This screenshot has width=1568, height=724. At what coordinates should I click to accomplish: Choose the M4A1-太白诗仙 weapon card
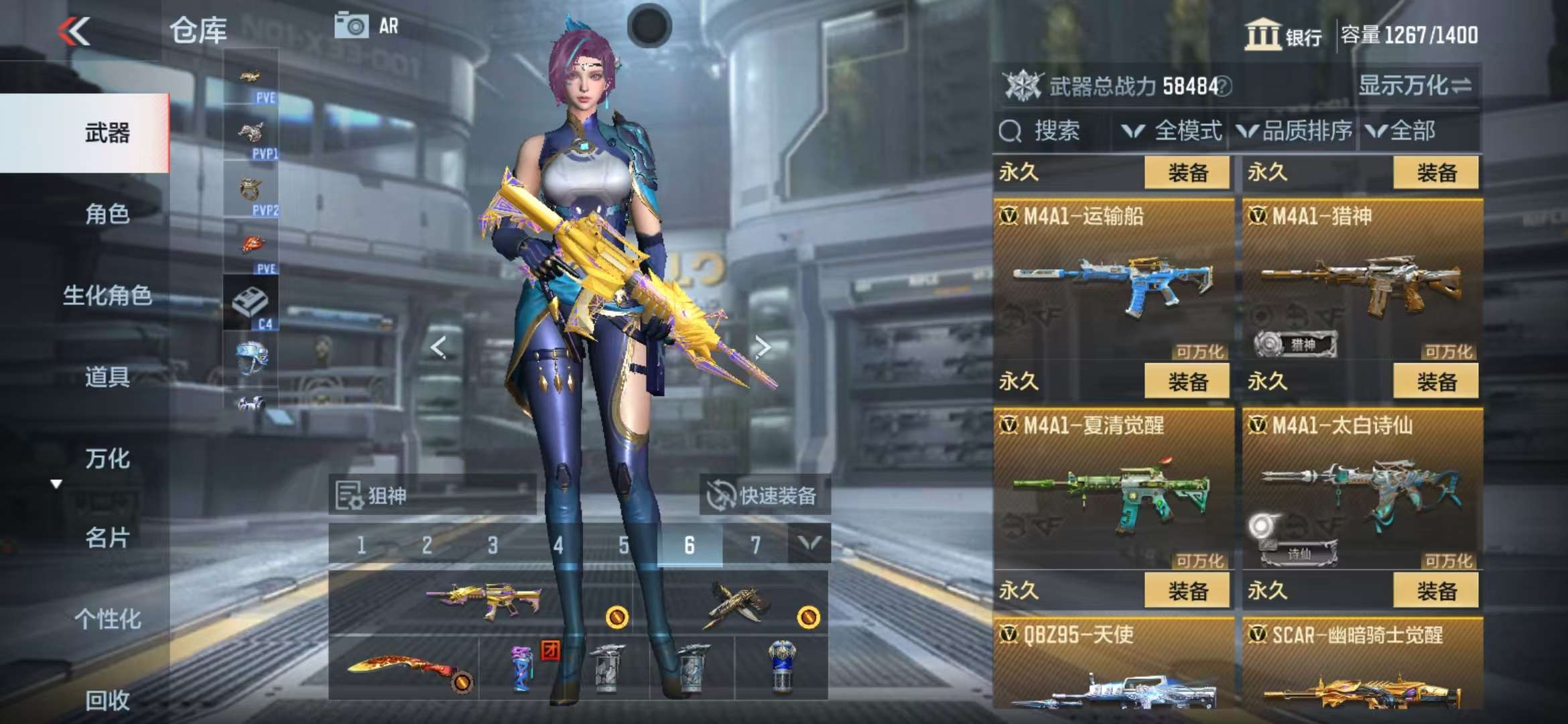(x=1362, y=489)
